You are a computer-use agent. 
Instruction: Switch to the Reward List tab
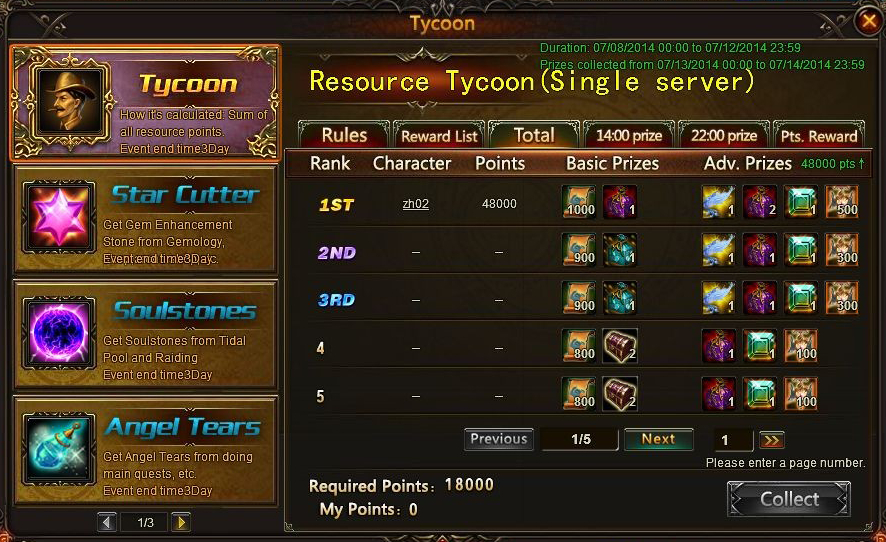pyautogui.click(x=439, y=136)
